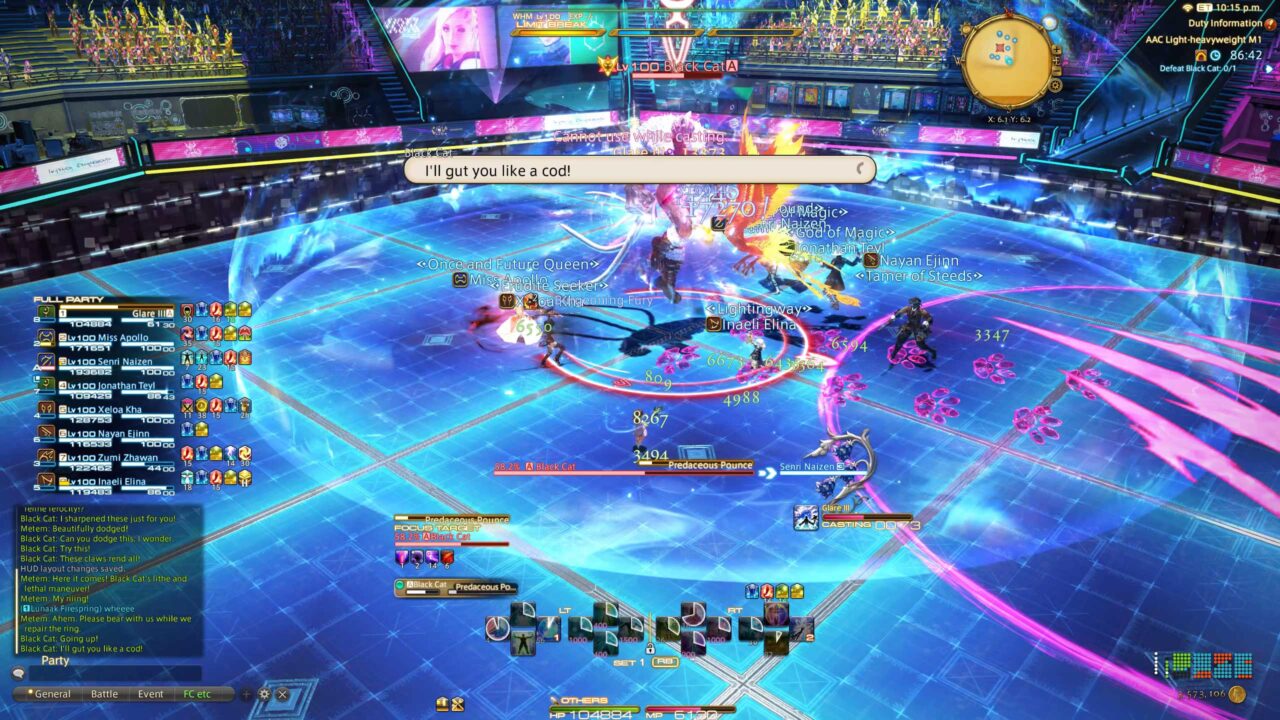Image resolution: width=1280 pixels, height=720 pixels.
Task: Toggle the Eorzea Time ET clock display
Action: pyautogui.click(x=1204, y=8)
